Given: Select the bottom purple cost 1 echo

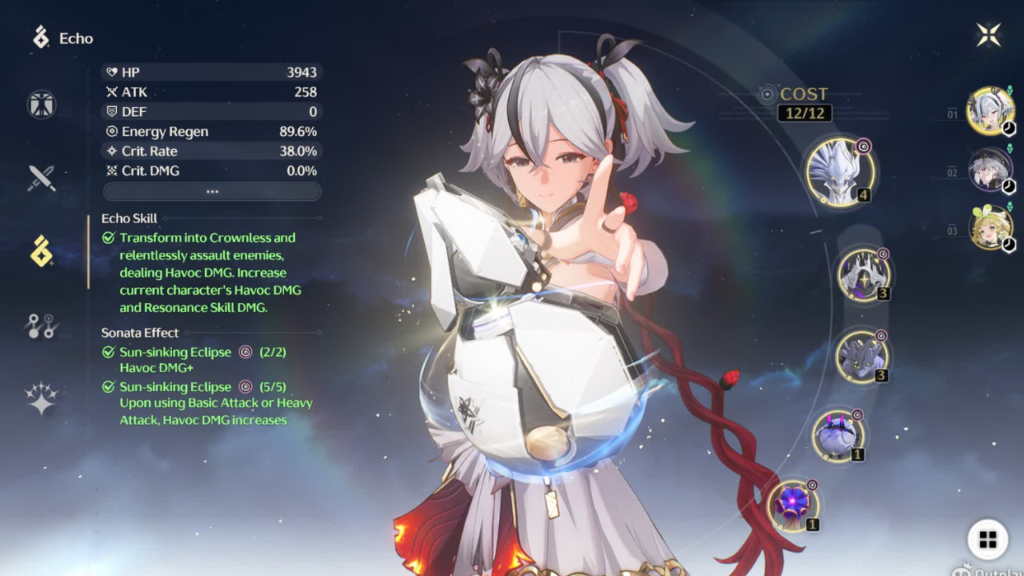Looking at the screenshot, I should (x=794, y=504).
